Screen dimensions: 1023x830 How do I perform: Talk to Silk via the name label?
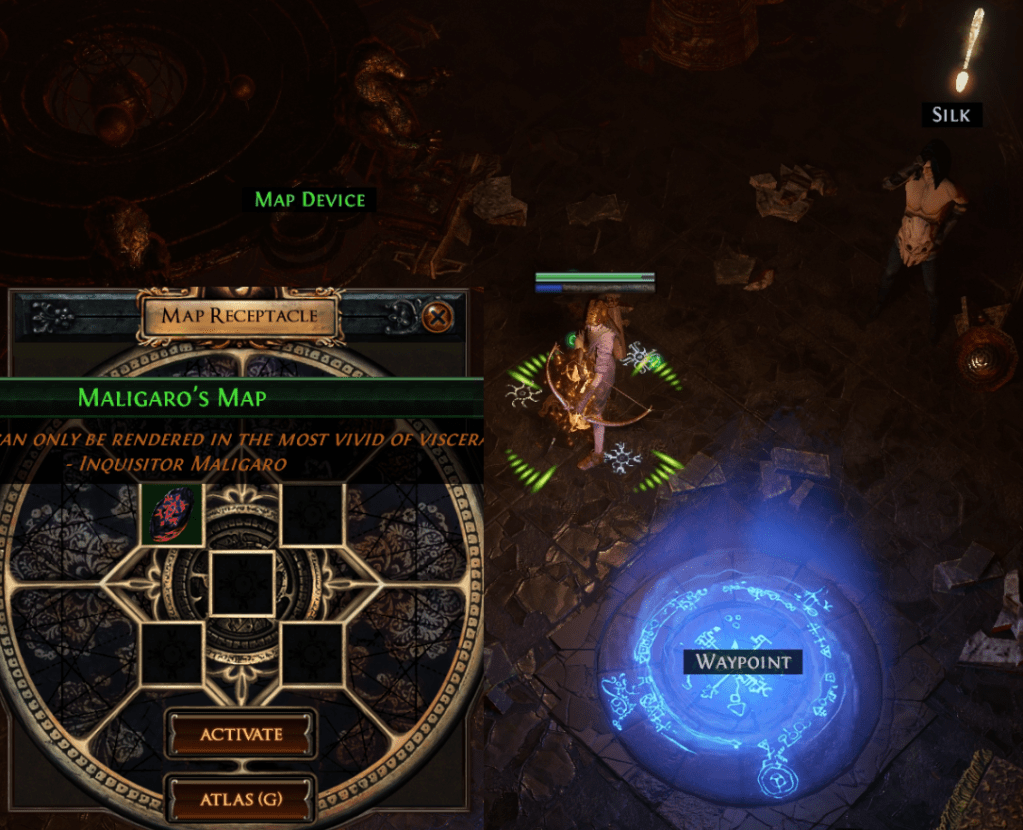(951, 115)
